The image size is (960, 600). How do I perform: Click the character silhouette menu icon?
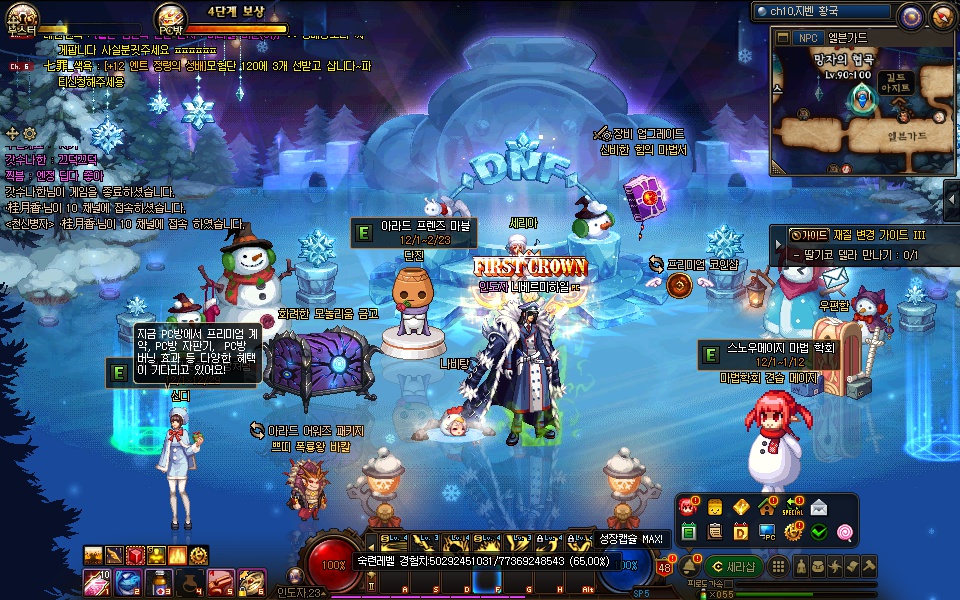pyautogui.click(x=802, y=566)
